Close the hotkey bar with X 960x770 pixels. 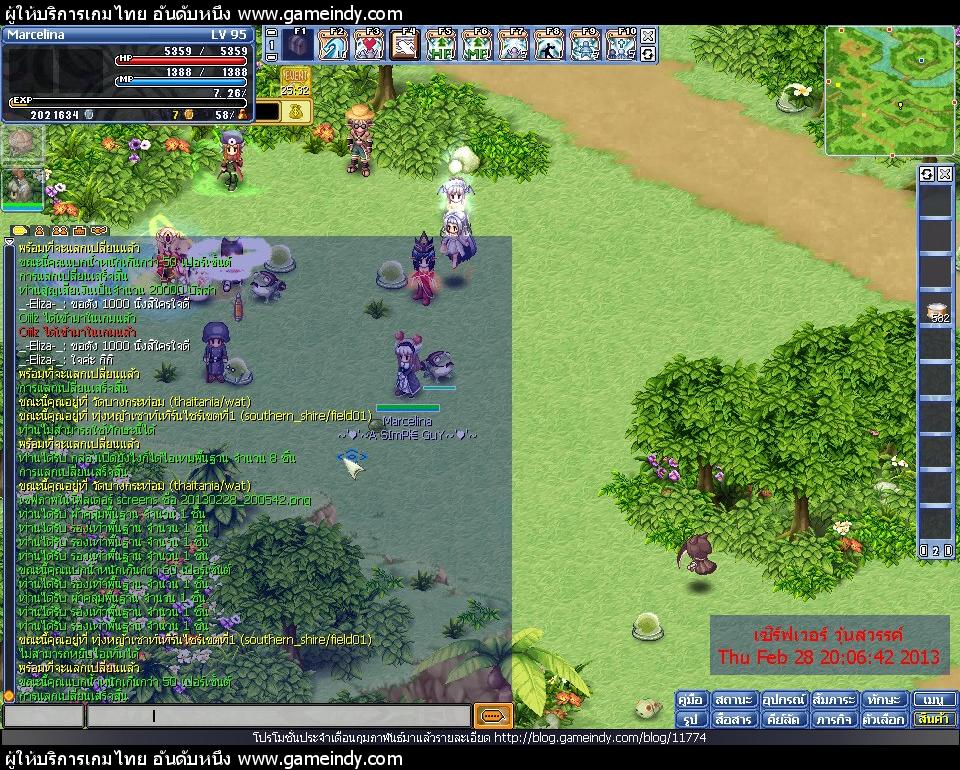pos(648,36)
